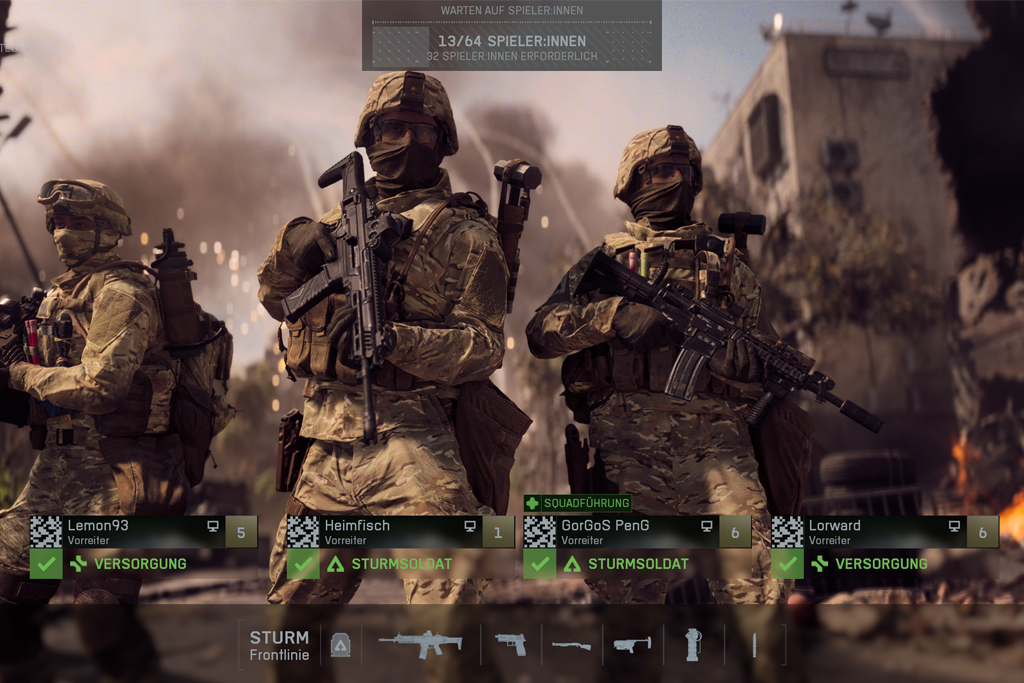This screenshot has width=1024, height=683.
Task: Select the pistol sidearm slot
Action: click(510, 644)
